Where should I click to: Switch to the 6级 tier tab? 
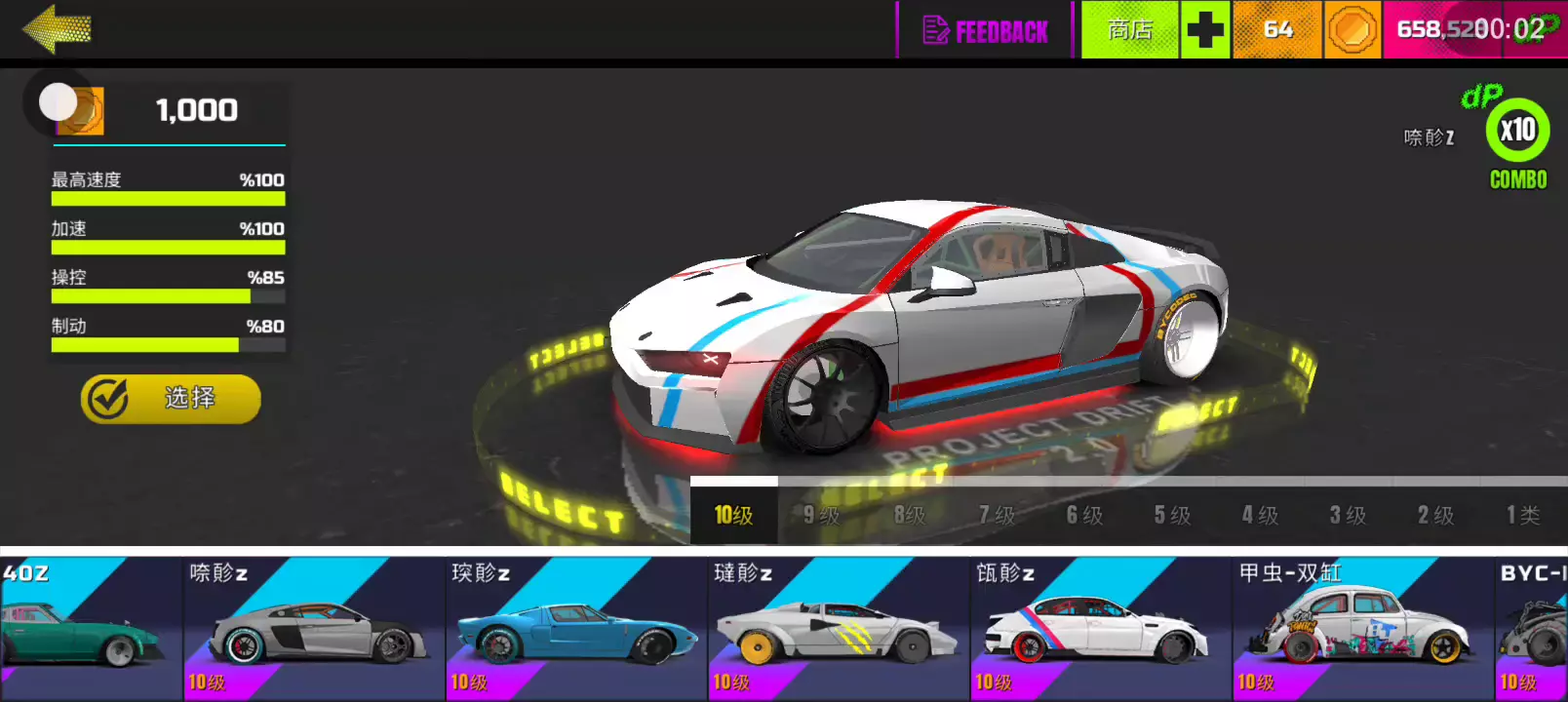pos(1084,515)
